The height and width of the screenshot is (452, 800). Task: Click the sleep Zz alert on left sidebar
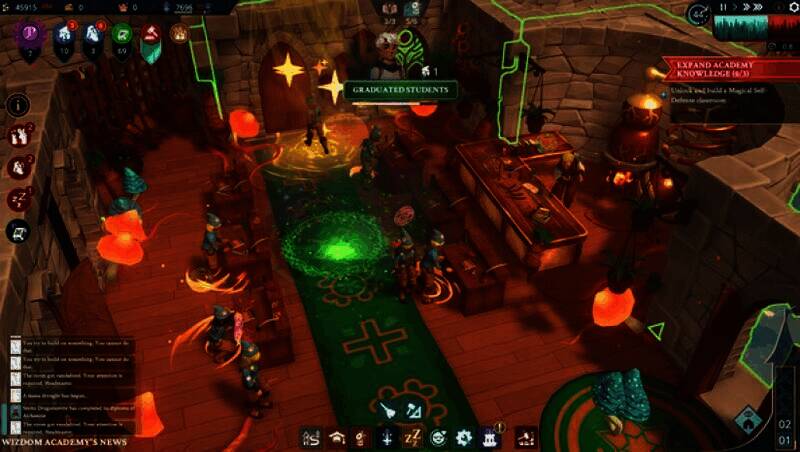[x=19, y=199]
